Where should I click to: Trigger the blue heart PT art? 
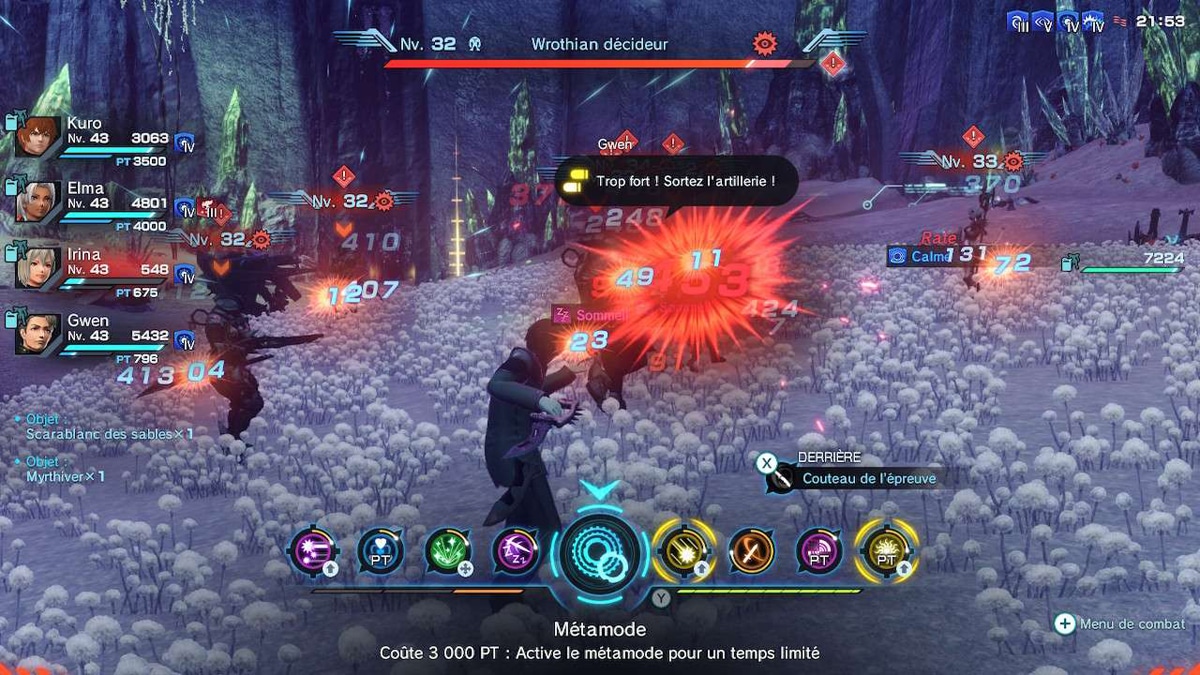(x=380, y=551)
